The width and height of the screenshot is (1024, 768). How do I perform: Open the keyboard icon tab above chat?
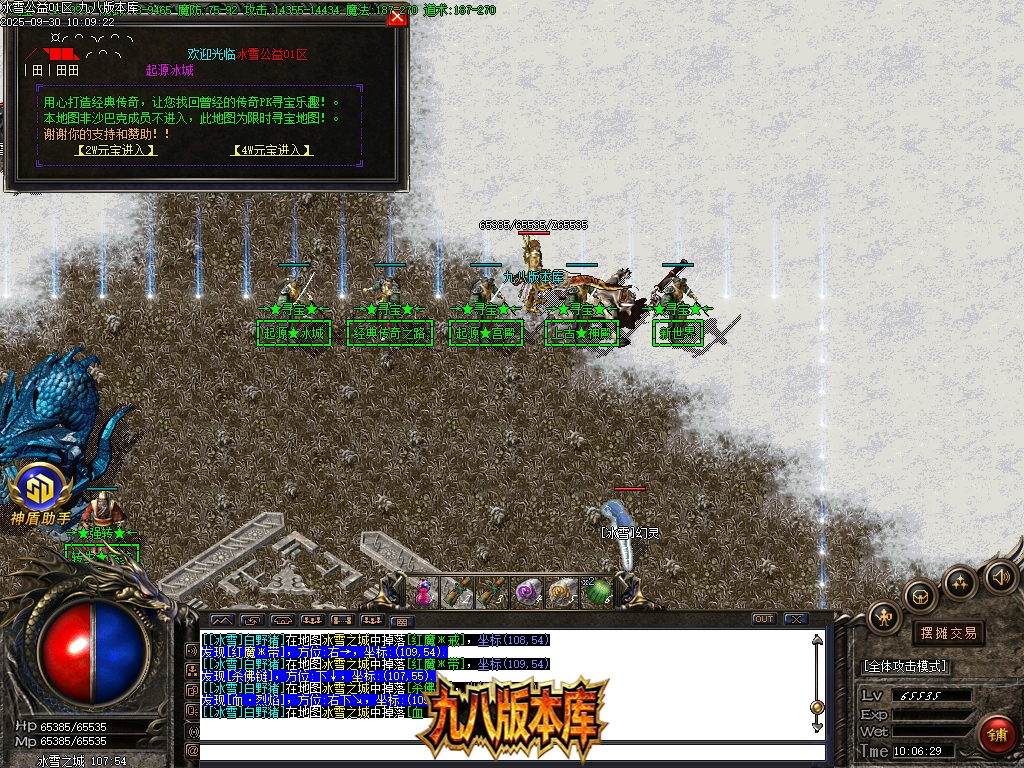(400, 620)
